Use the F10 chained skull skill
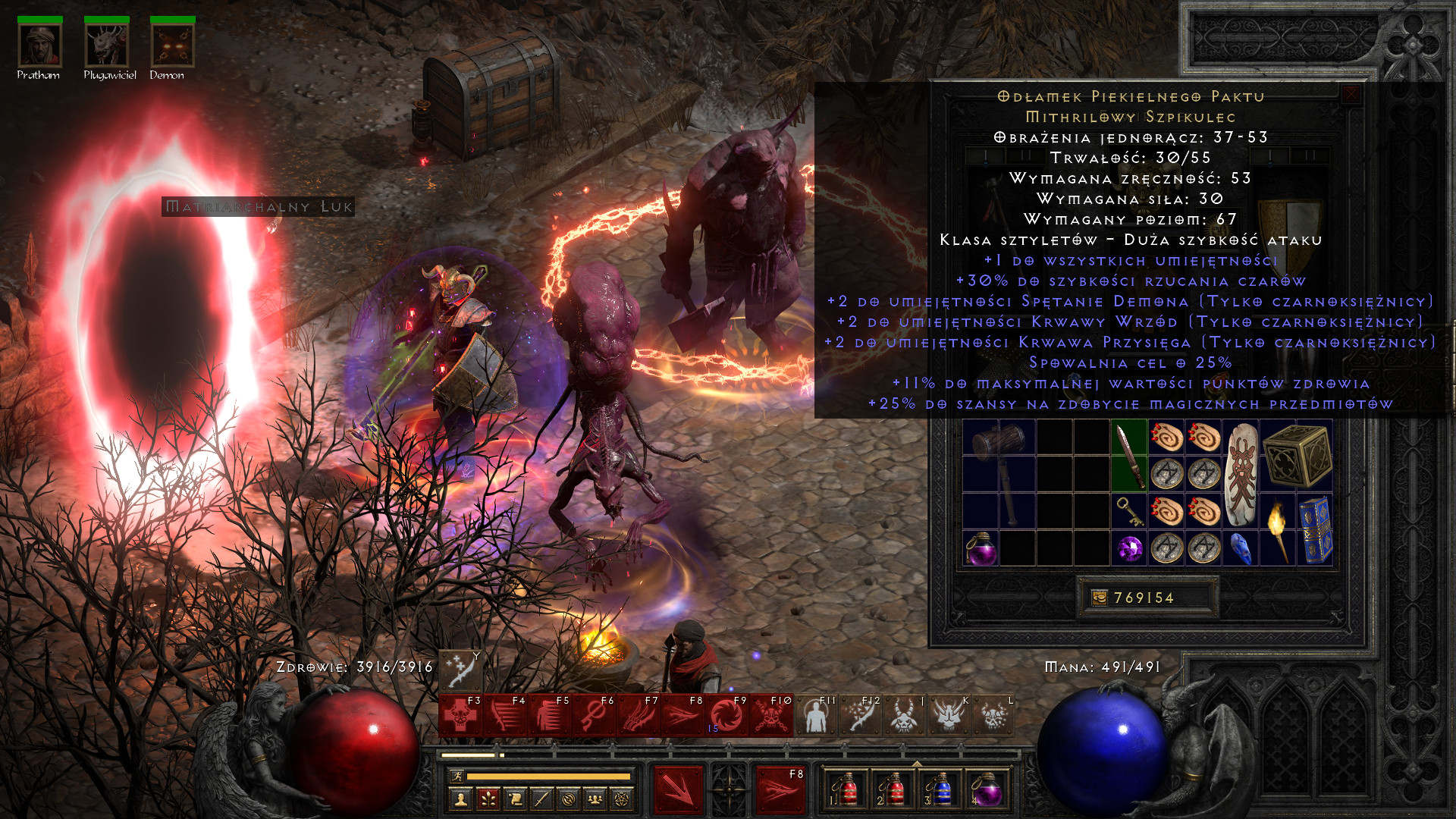 770,715
